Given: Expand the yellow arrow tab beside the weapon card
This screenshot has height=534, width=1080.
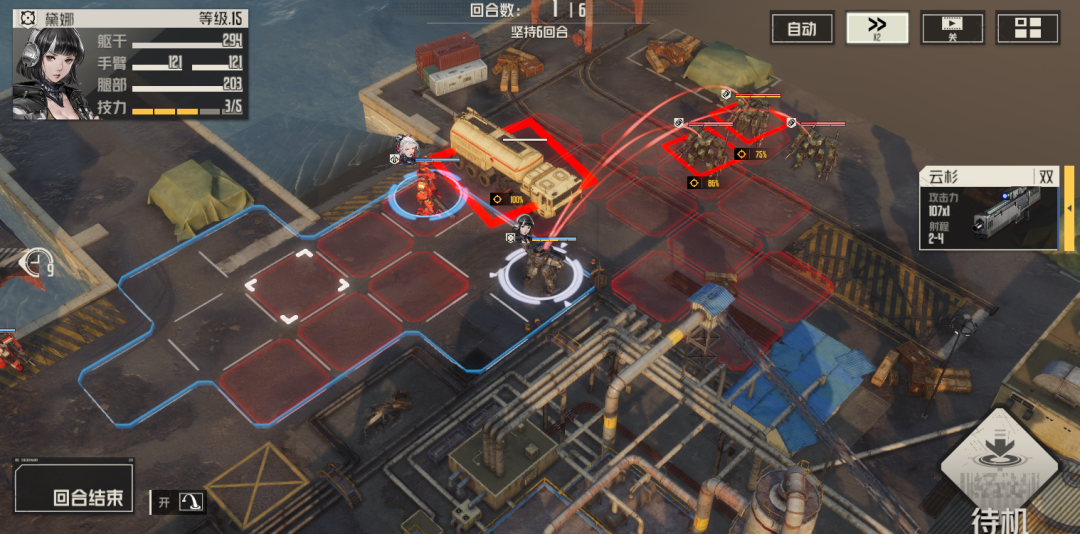Looking at the screenshot, I should pos(1067,207).
